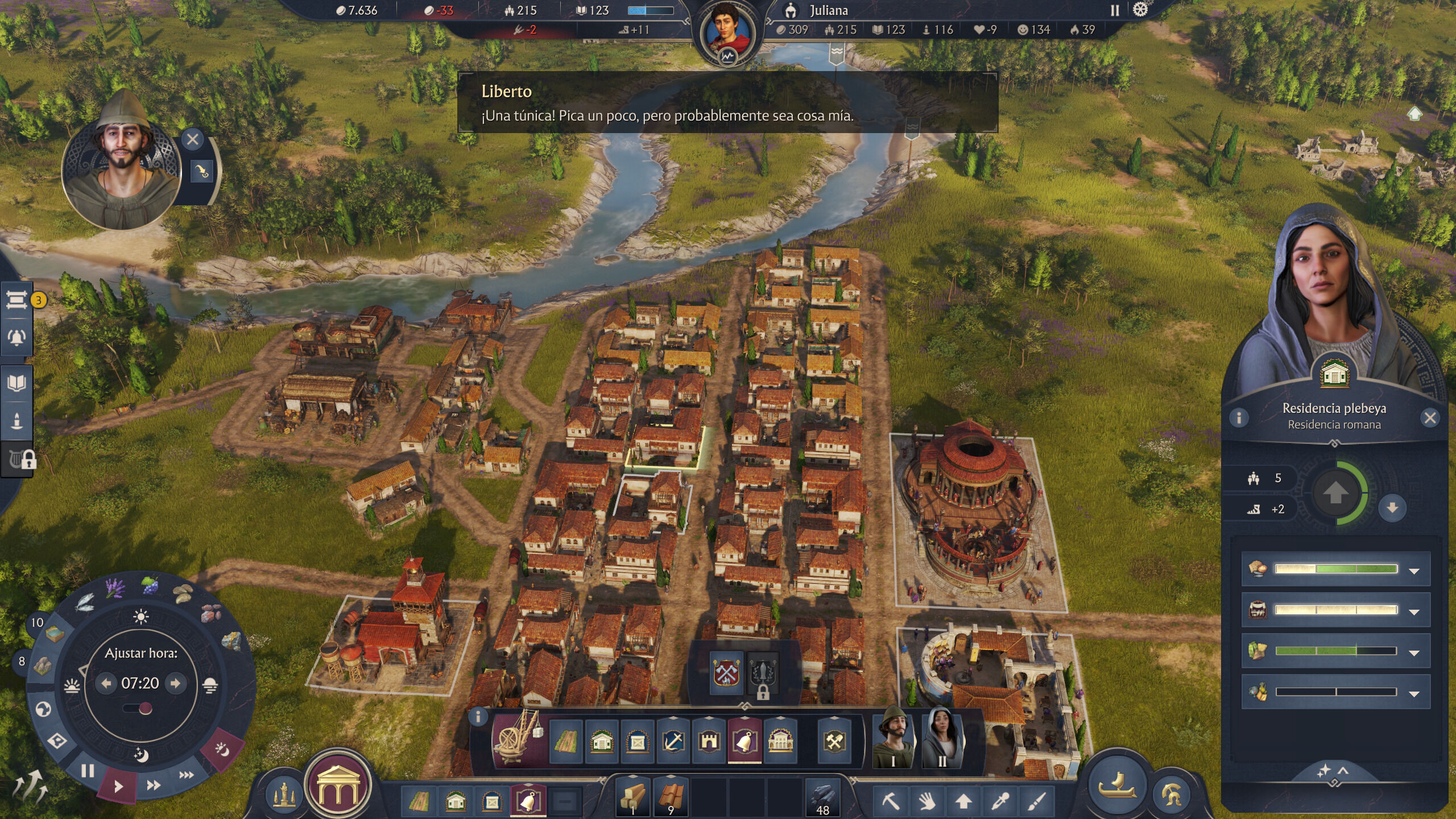This screenshot has width=1456, height=819.
Task: Open the roads build category
Action: pos(566,741)
